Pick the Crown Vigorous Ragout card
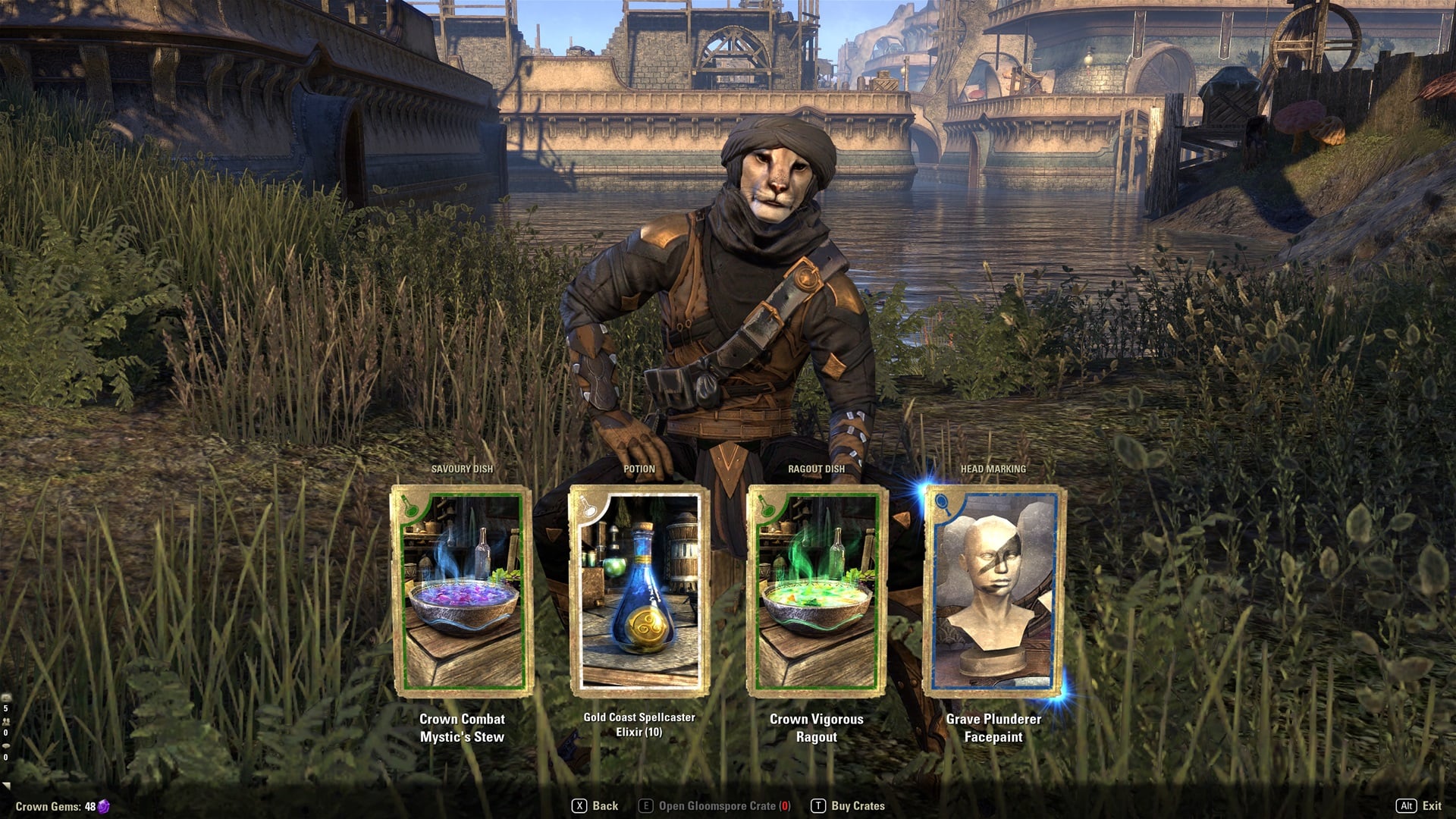 (816, 591)
